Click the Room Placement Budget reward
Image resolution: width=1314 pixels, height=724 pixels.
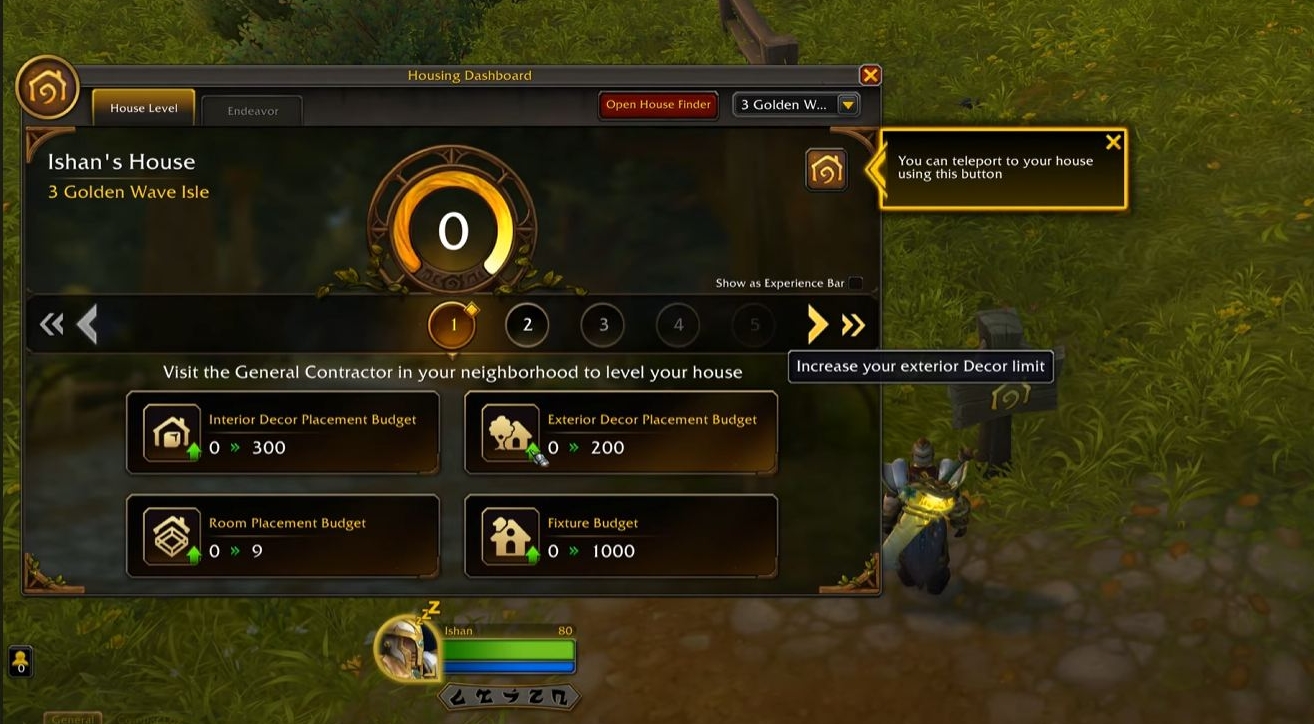(x=283, y=537)
